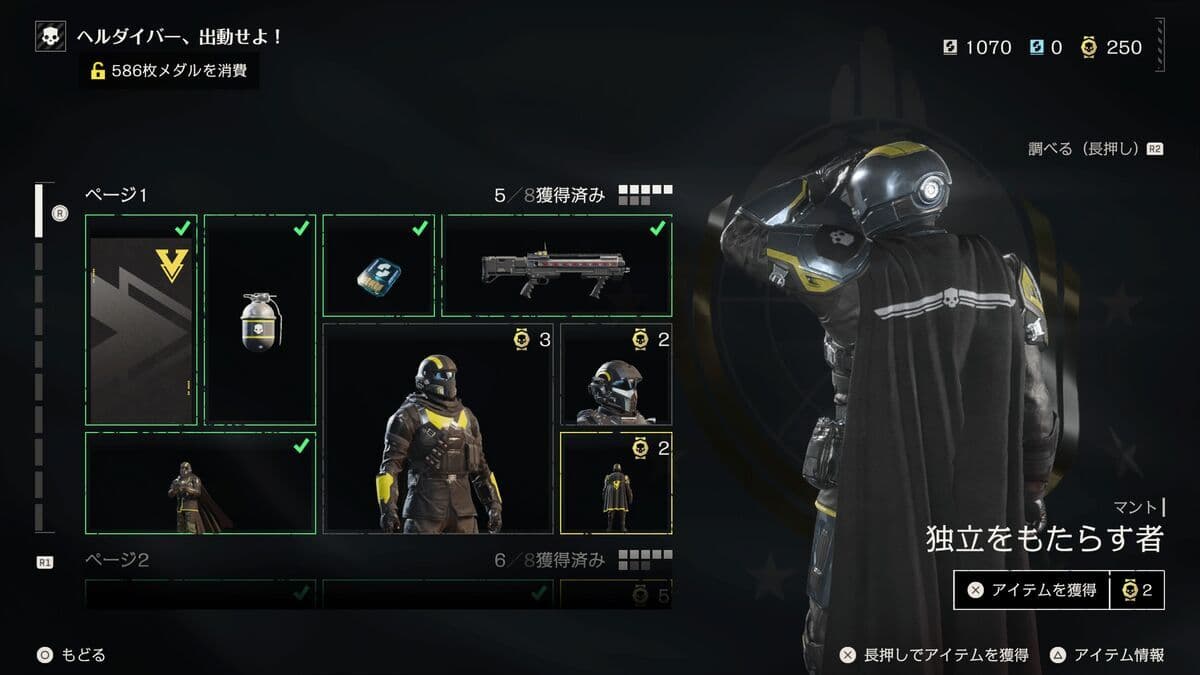Select the blue Super Credits pack tile

pos(378,266)
